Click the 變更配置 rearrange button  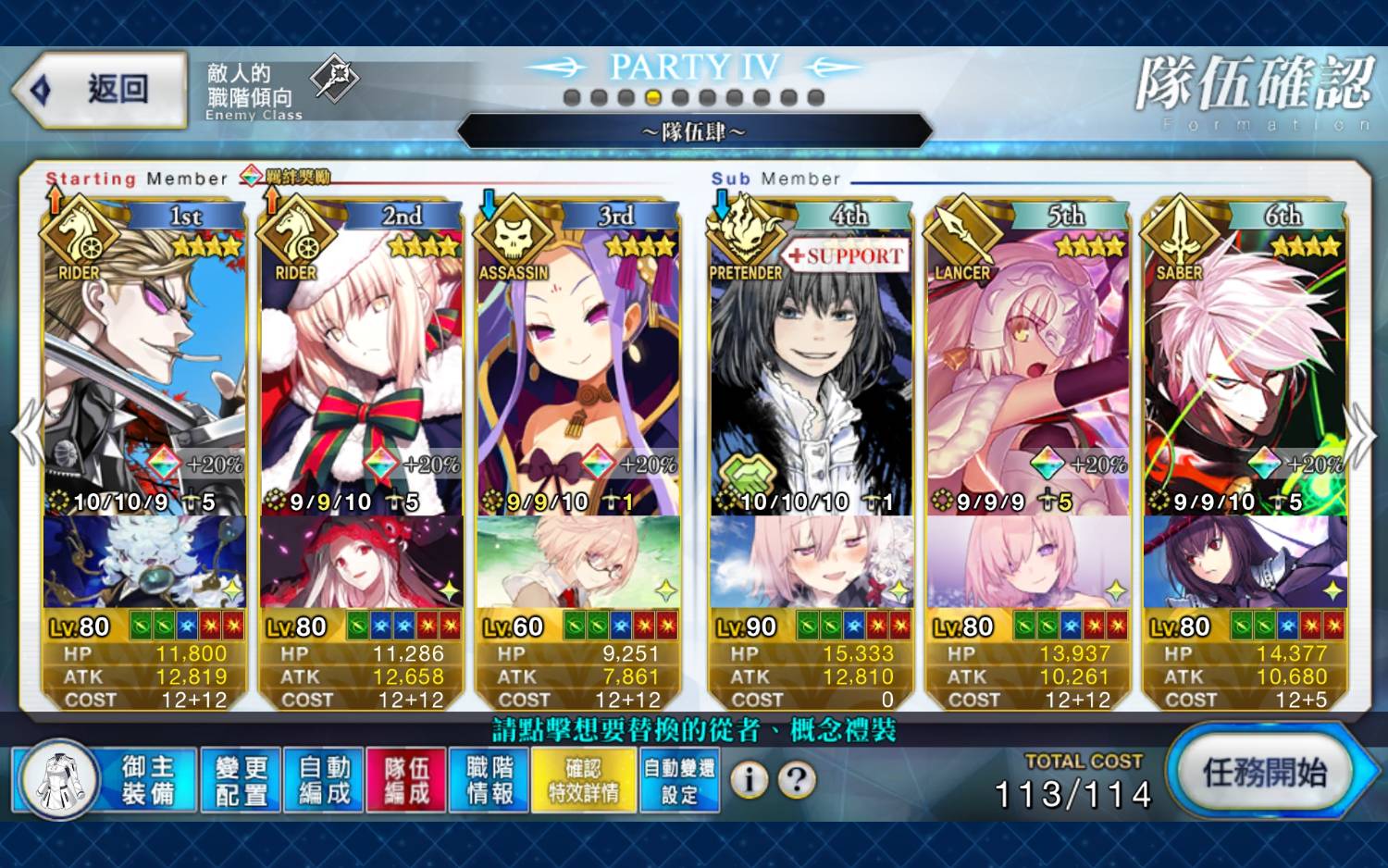click(x=242, y=780)
